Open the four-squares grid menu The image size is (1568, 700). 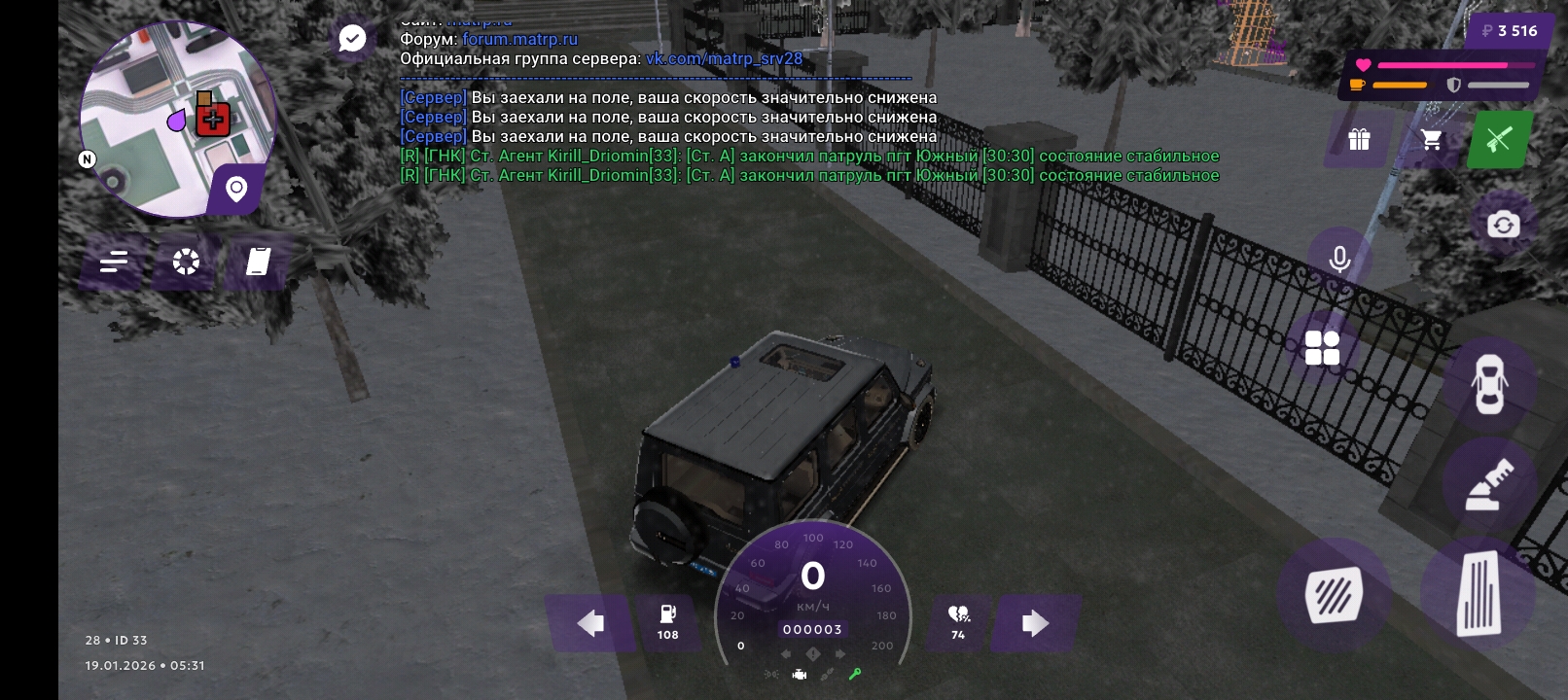pyautogui.click(x=1322, y=348)
